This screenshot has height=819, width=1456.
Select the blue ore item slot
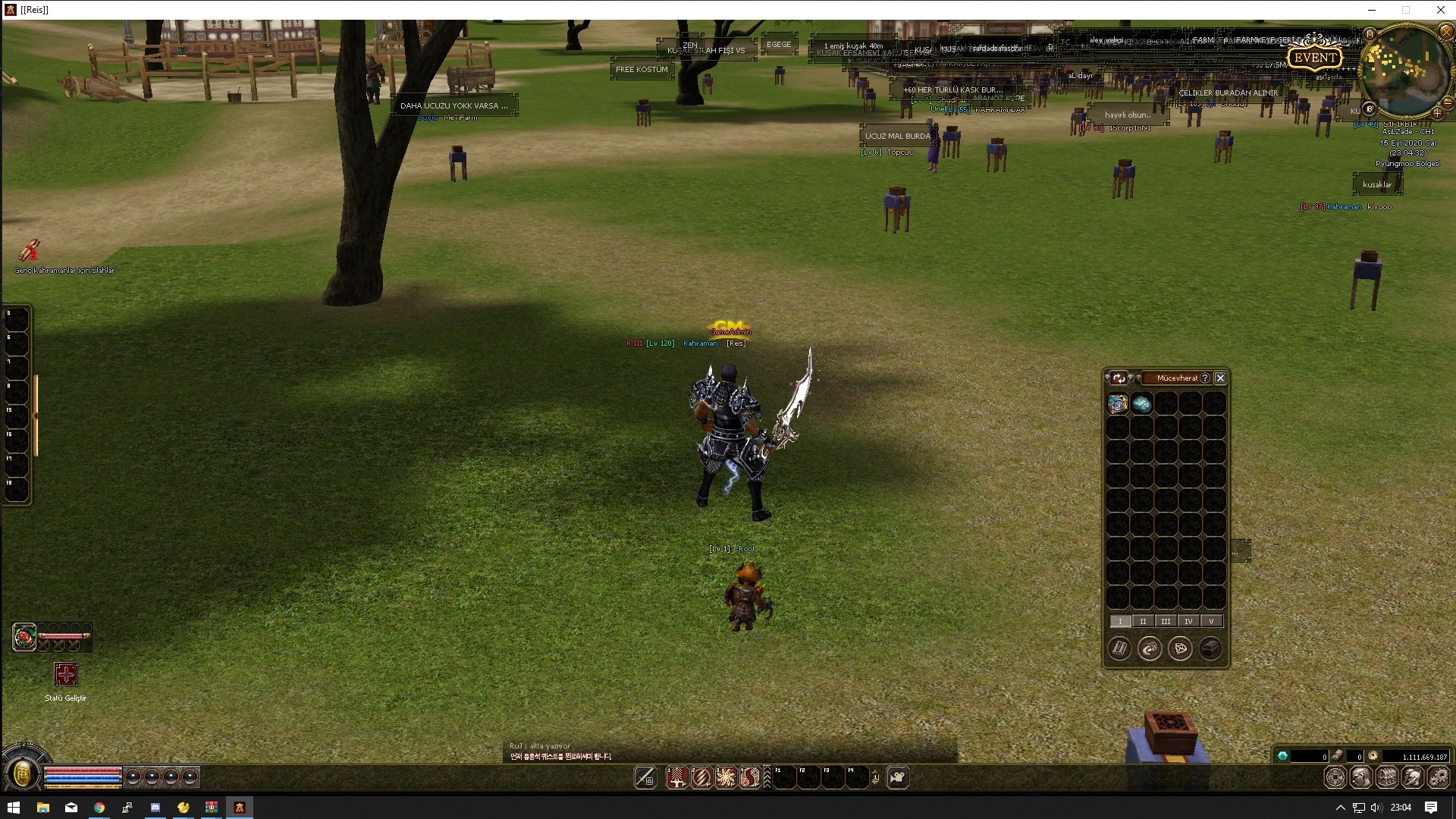pyautogui.click(x=1142, y=403)
